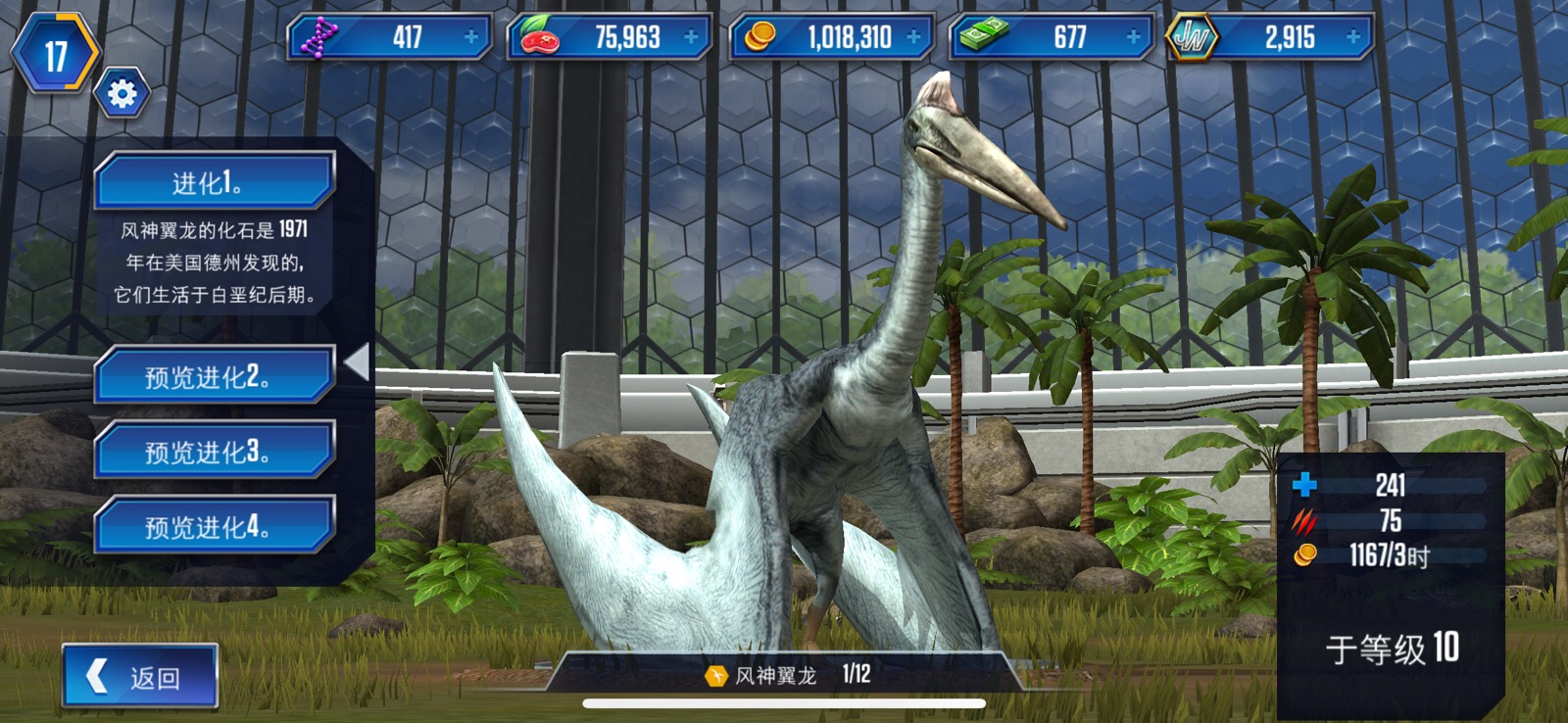The height and width of the screenshot is (723, 1568).
Task: Add cash using the plus beside 677
Action: point(1134,37)
